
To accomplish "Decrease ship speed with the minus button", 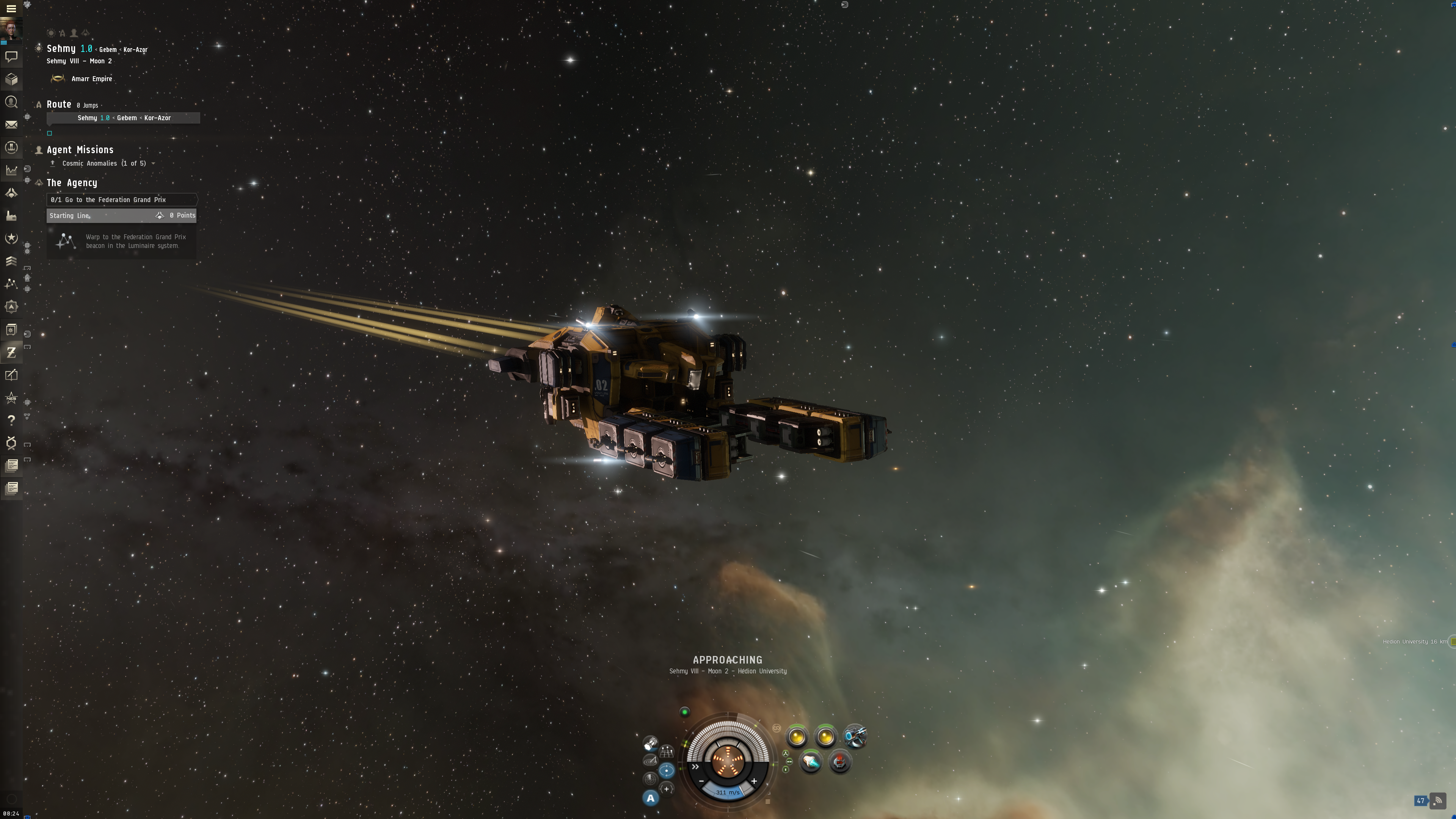I will 701,781.
